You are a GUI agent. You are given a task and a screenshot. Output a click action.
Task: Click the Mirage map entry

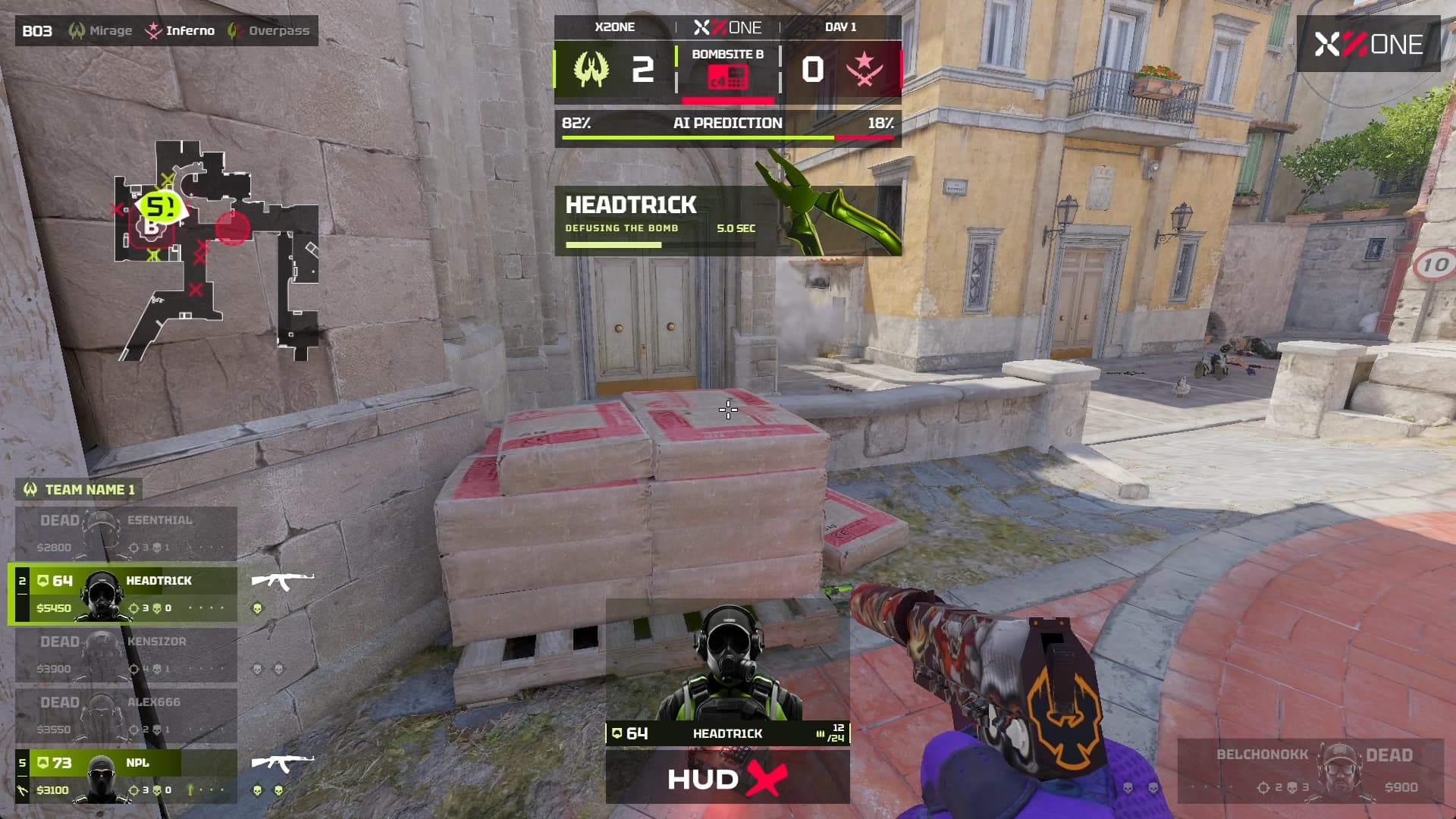101,31
